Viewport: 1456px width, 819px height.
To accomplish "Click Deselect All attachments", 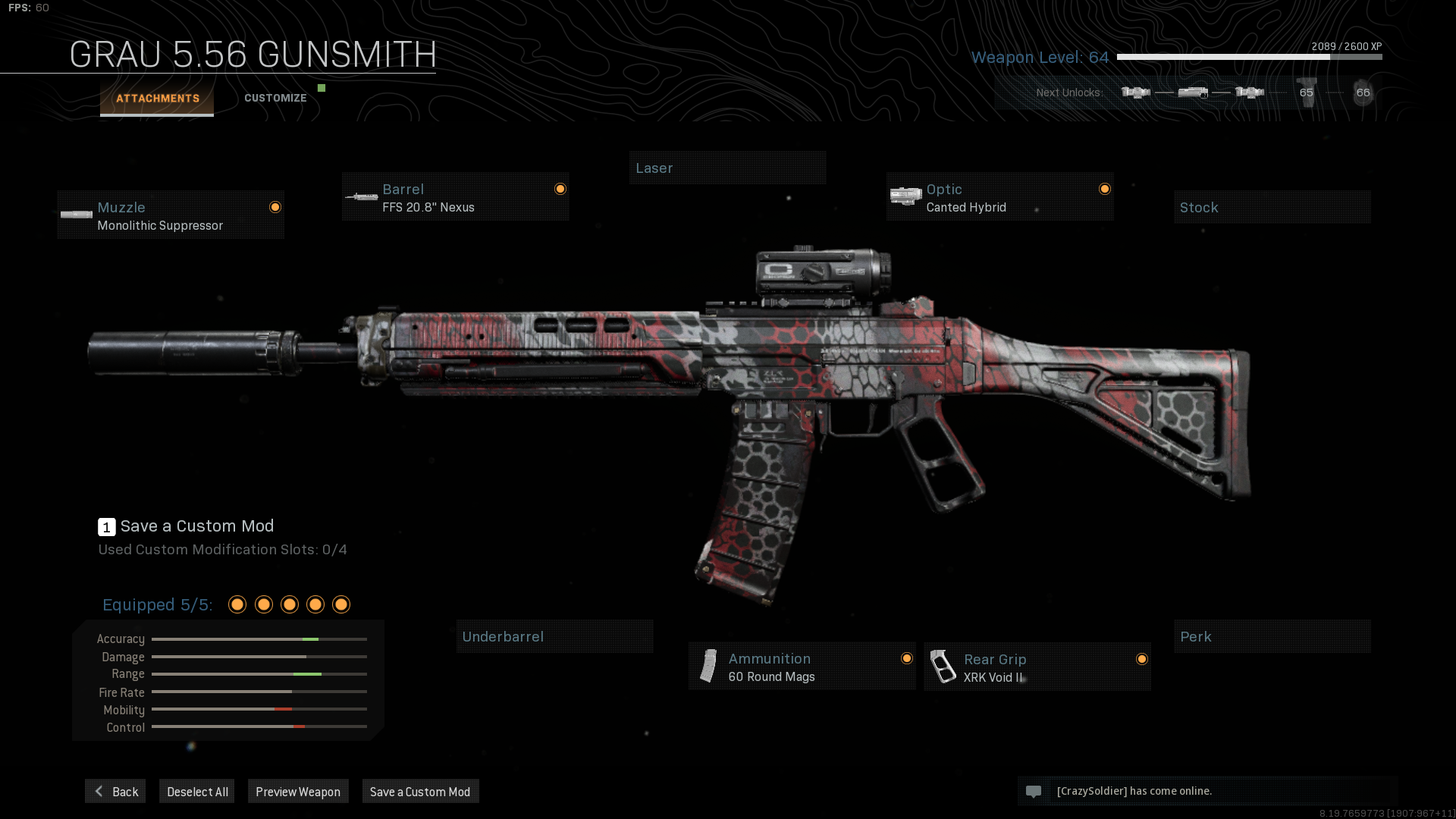I will (197, 792).
